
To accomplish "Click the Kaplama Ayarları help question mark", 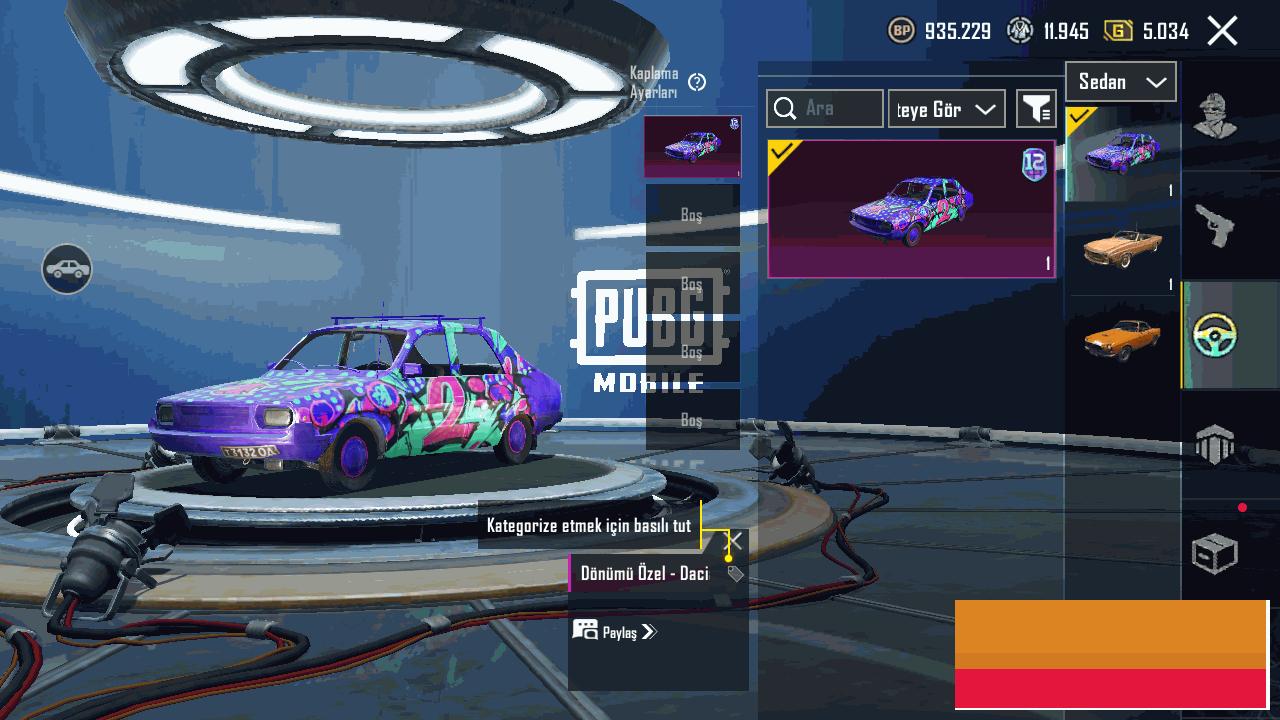I will (698, 82).
